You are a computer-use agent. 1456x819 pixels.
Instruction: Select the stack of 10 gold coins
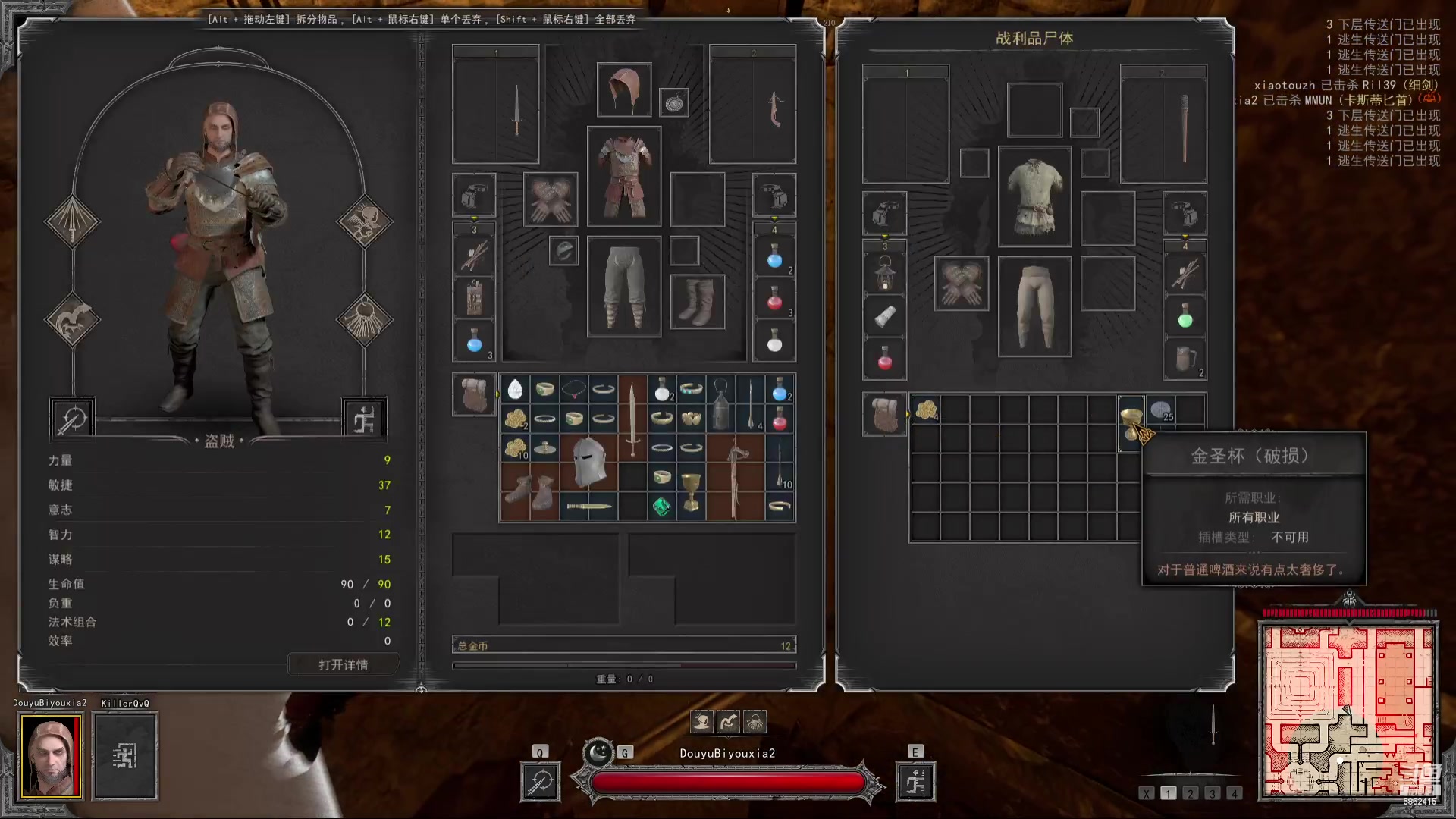point(516,448)
